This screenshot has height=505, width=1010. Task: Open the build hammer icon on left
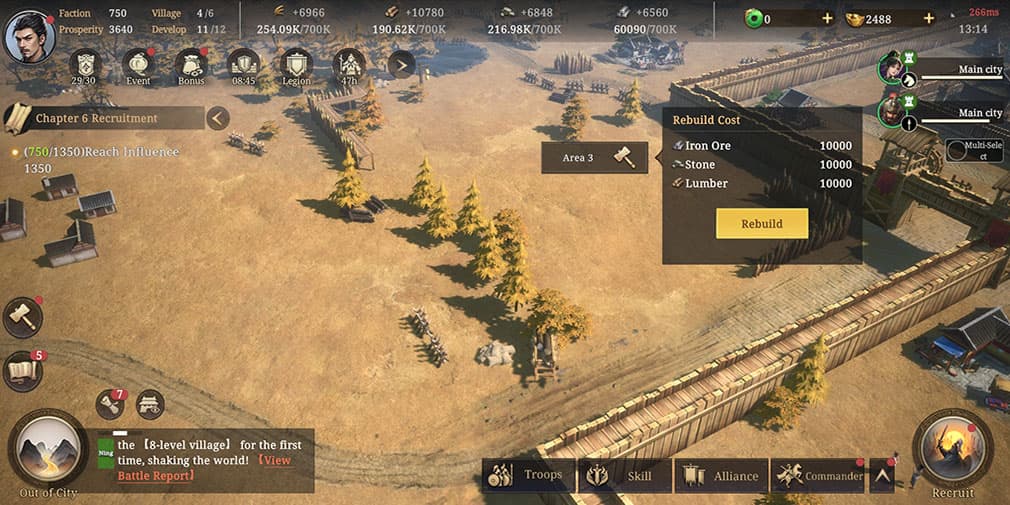(22, 317)
